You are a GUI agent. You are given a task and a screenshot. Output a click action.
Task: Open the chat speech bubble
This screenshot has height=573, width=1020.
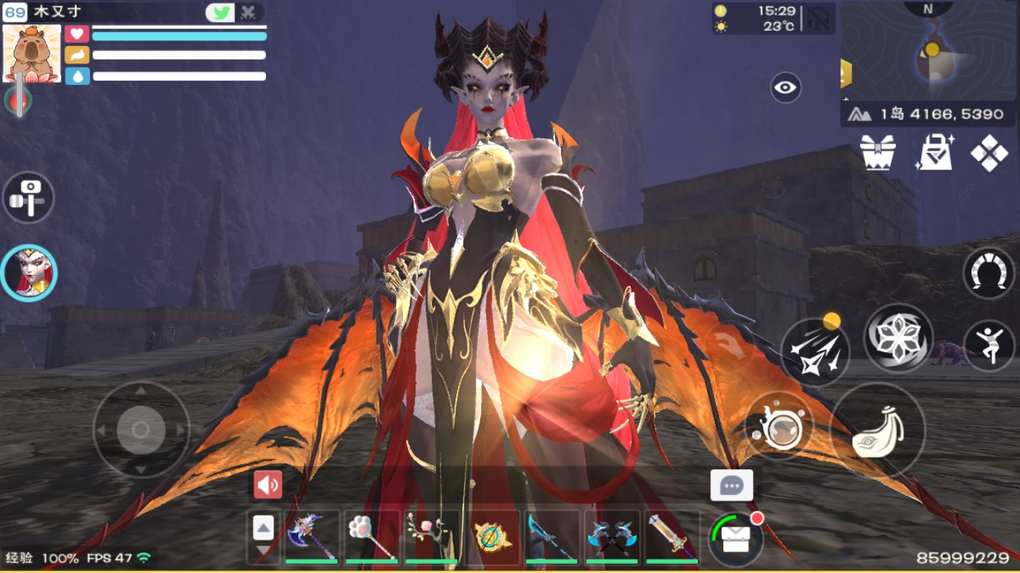coord(731,486)
